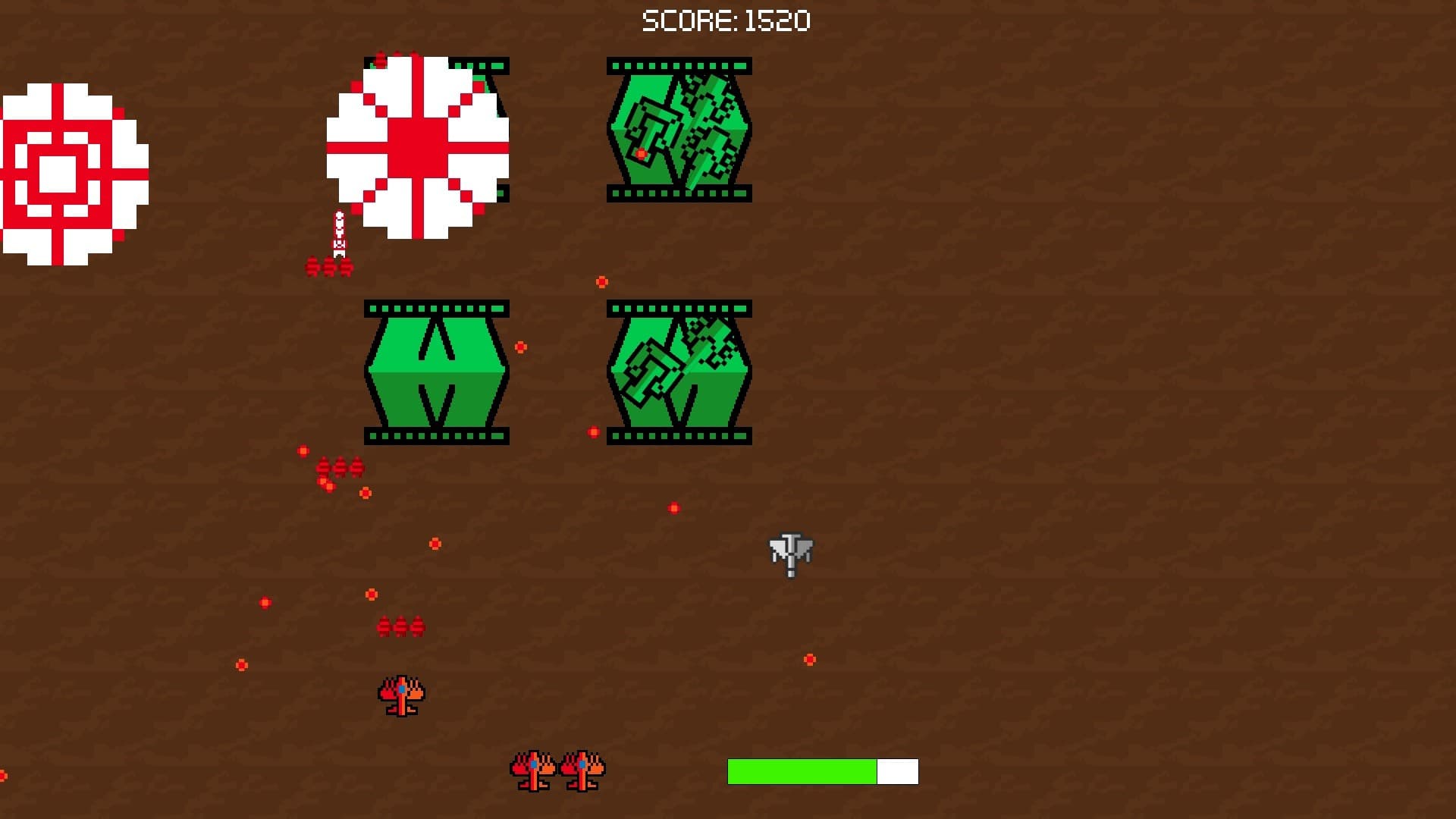Click the red dot near the bottom-left corner
1456x819 pixels.
point(241,663)
